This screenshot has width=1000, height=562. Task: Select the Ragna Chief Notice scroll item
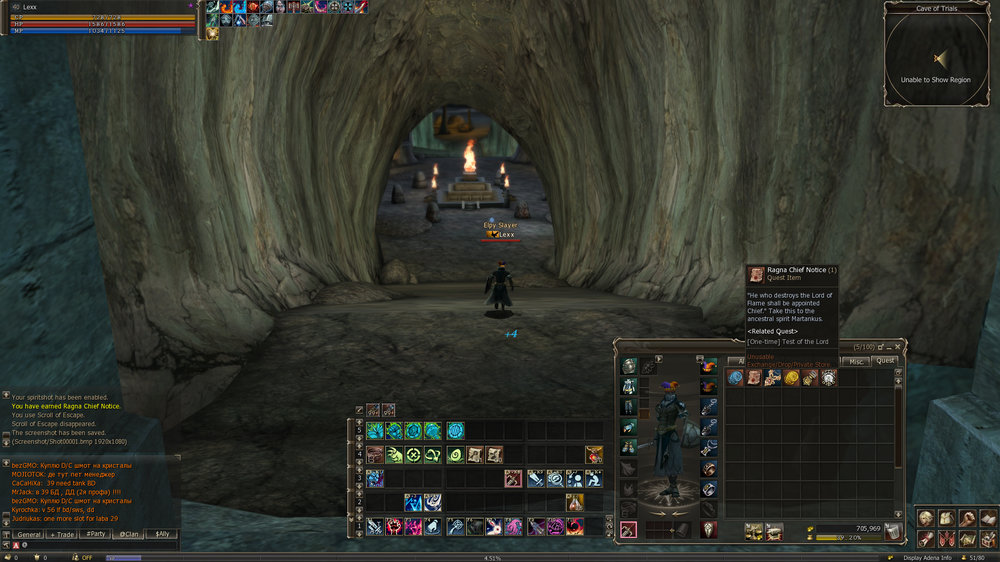click(753, 378)
